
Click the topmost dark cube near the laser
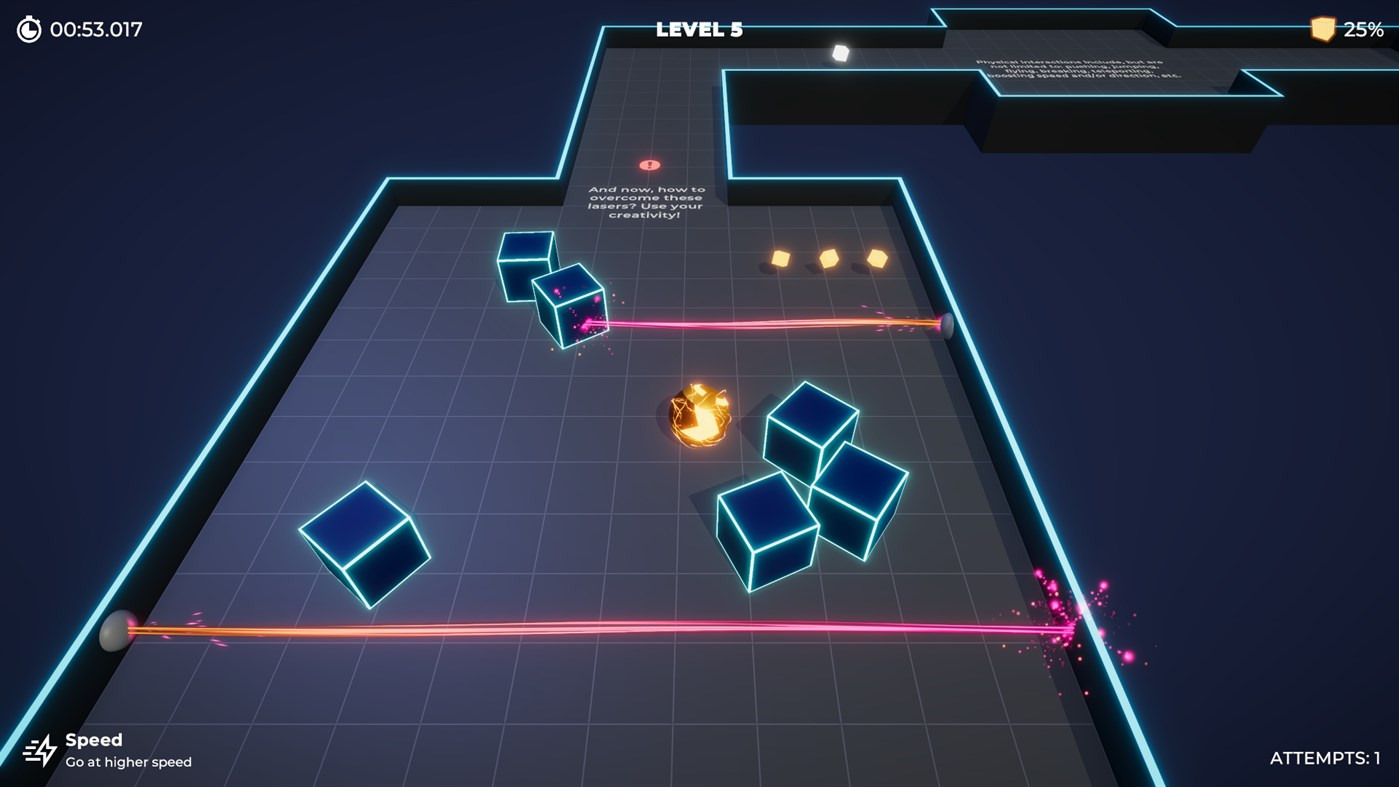click(525, 266)
